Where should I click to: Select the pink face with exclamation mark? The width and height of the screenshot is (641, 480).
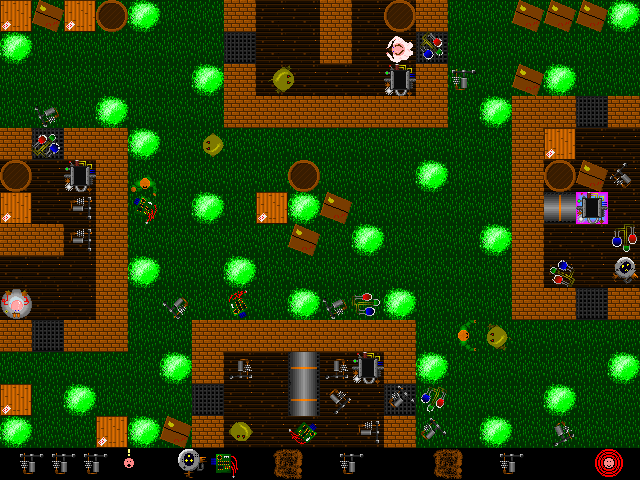129,462
